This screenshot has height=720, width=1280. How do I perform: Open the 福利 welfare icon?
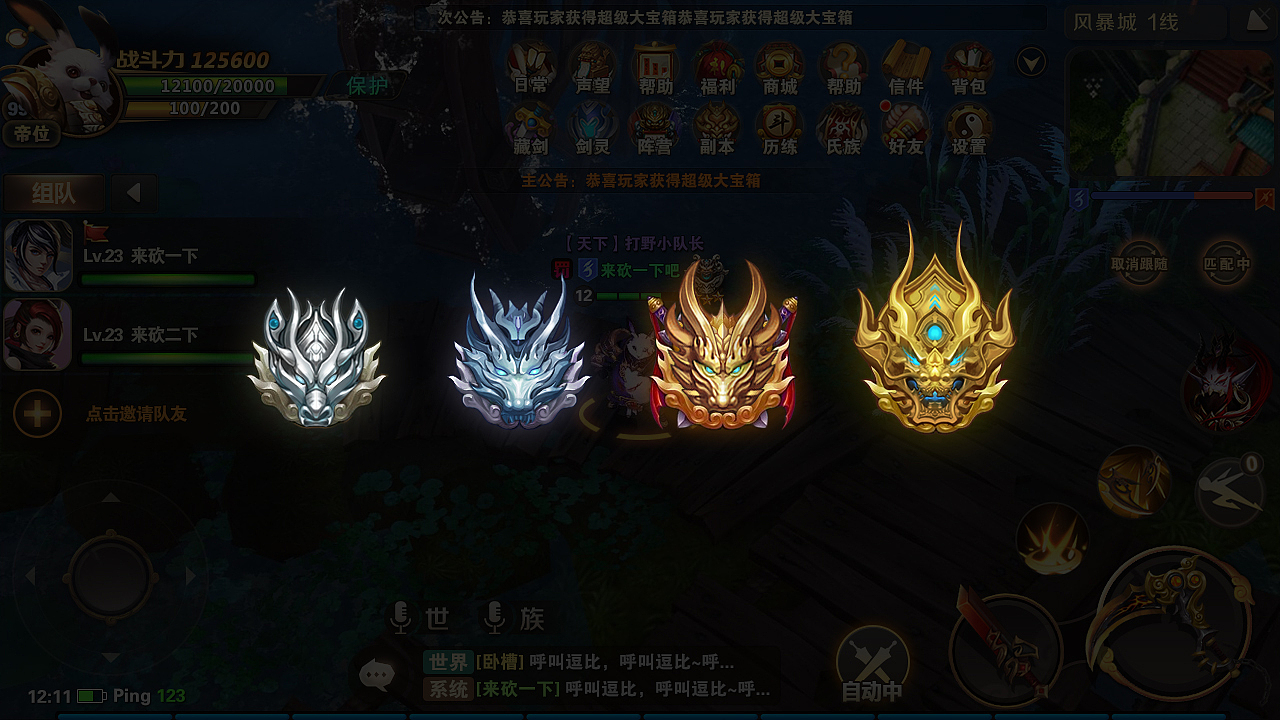[x=718, y=70]
